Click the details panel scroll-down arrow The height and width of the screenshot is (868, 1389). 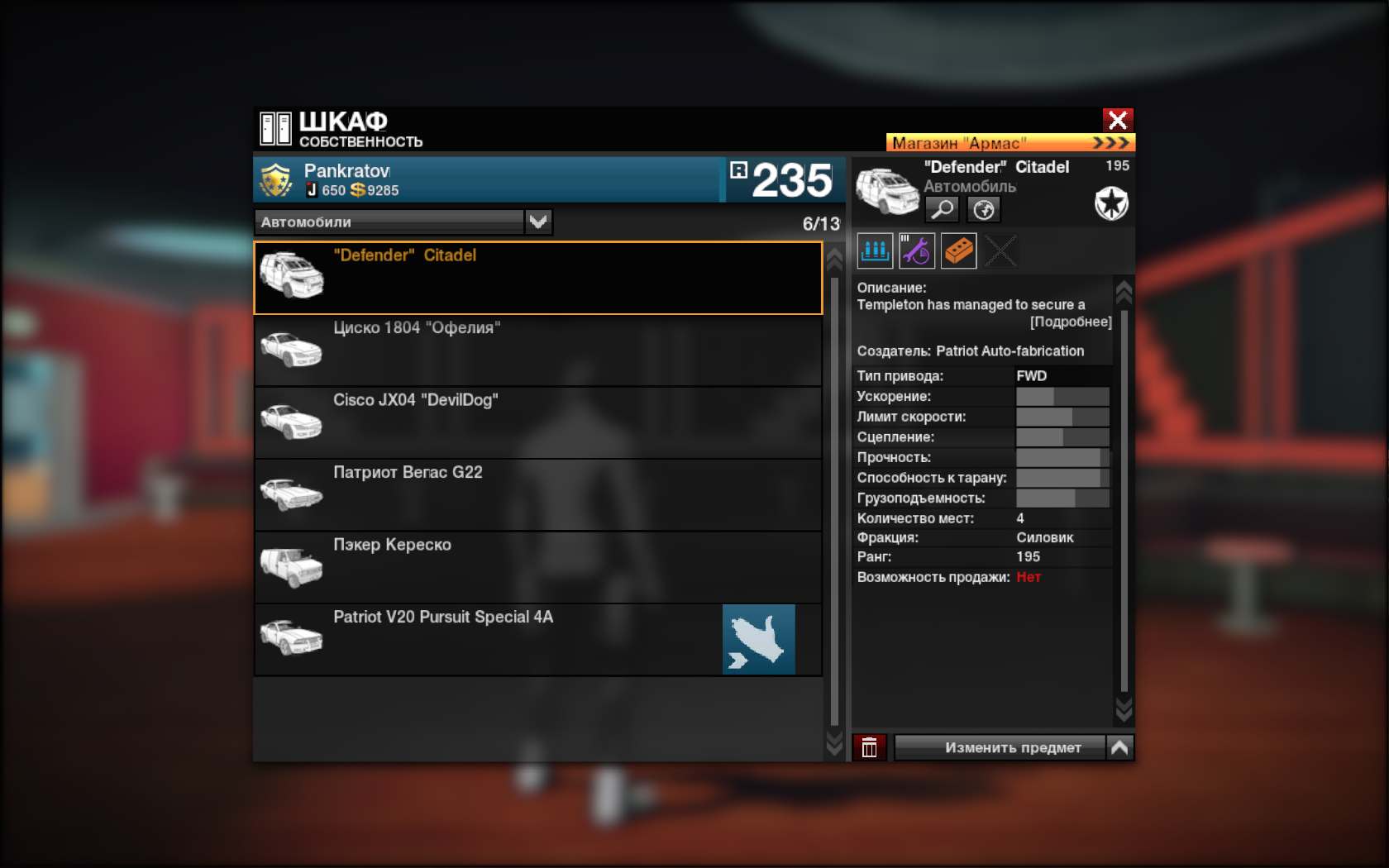pyautogui.click(x=1124, y=708)
